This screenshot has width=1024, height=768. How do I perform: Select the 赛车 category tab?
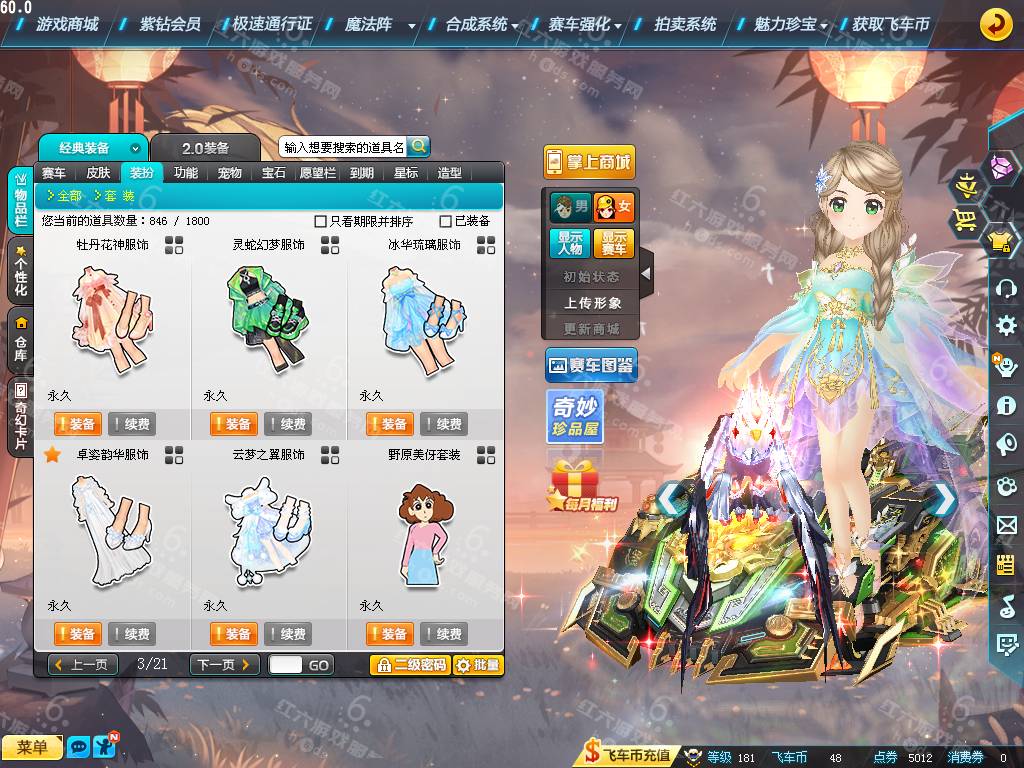click(54, 172)
